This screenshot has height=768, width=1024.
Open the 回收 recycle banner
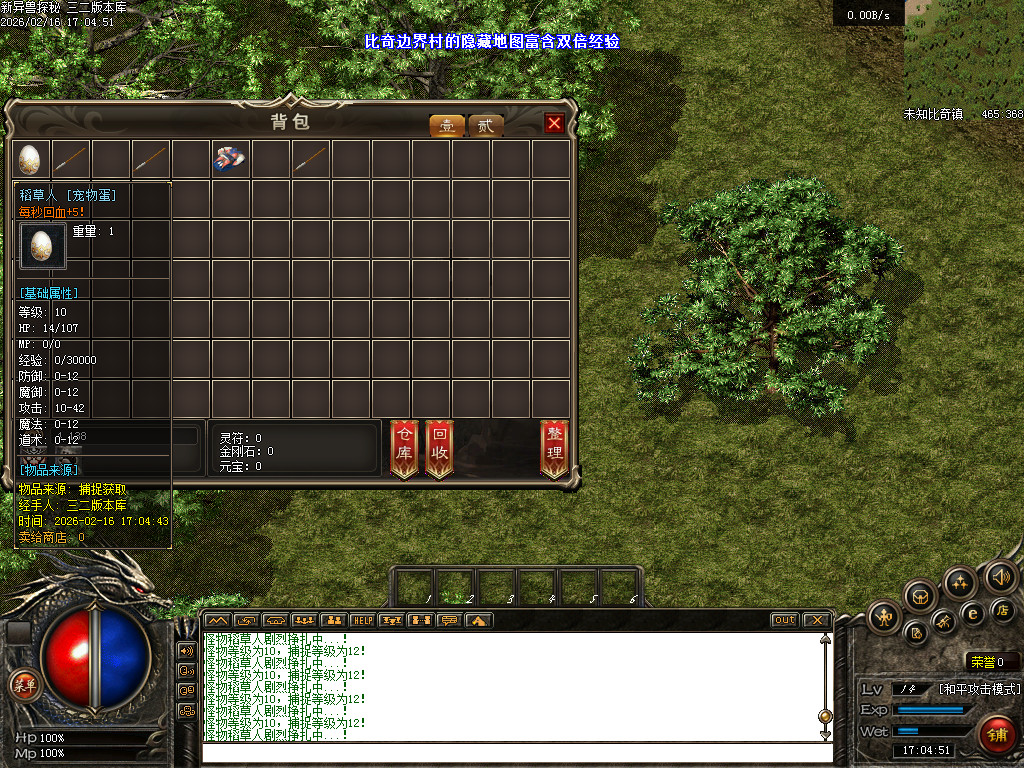click(x=439, y=447)
